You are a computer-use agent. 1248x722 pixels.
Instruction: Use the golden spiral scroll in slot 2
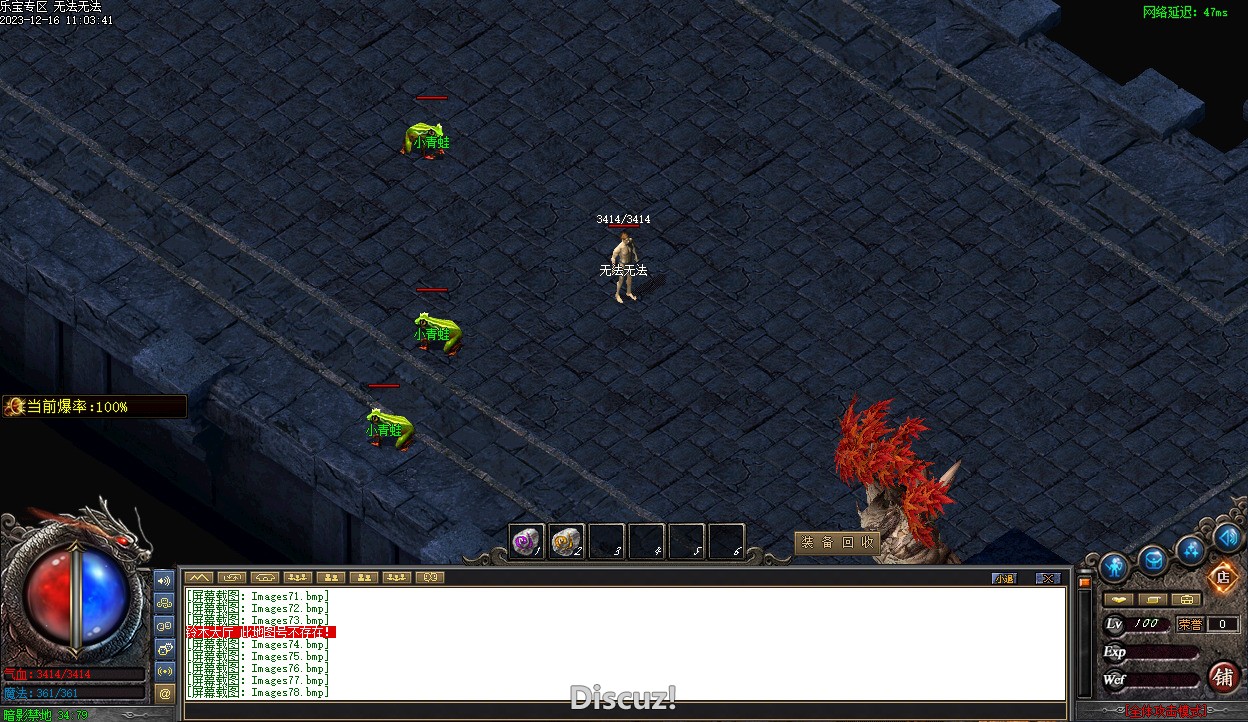[x=567, y=542]
